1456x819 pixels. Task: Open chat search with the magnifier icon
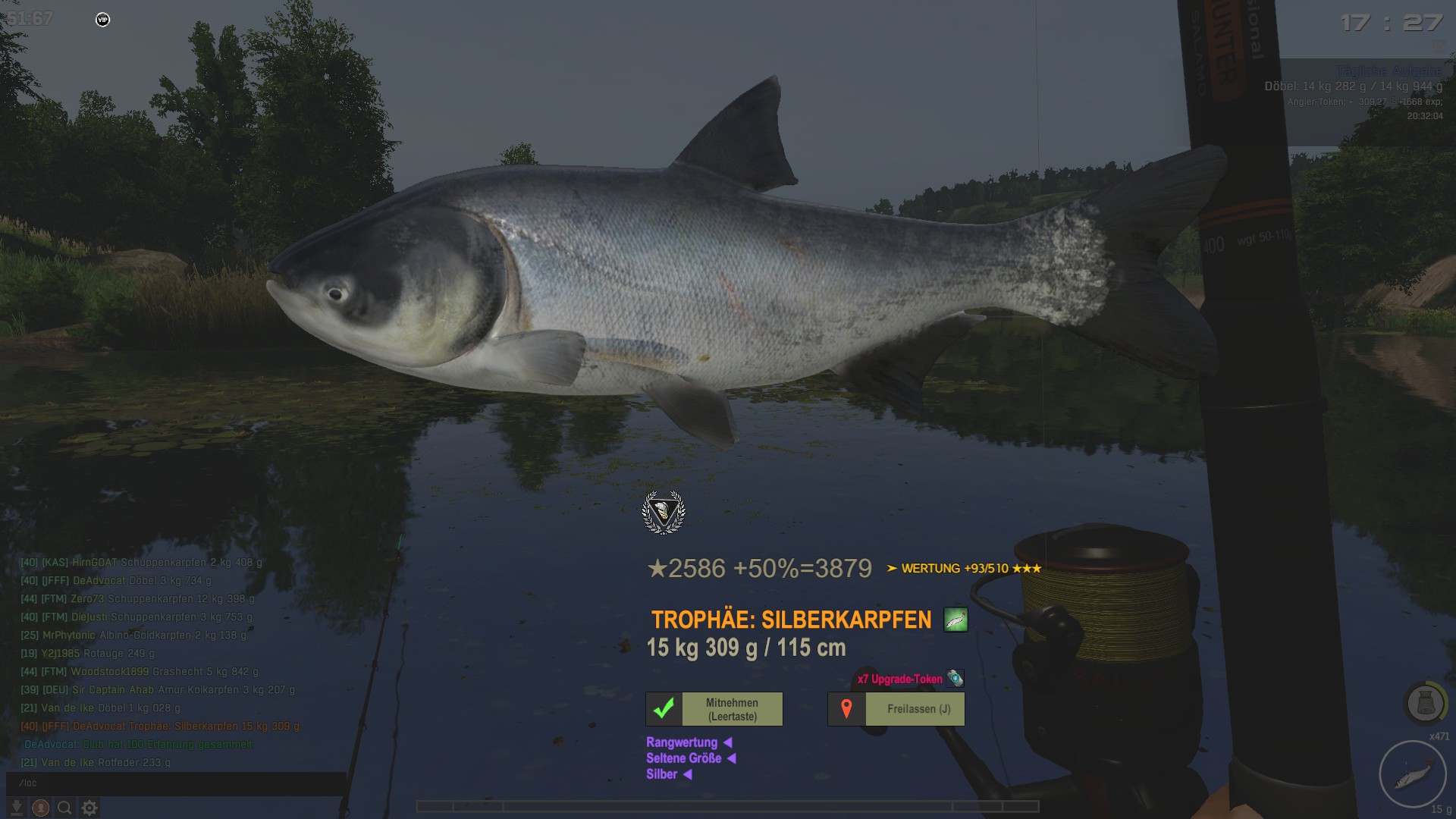[65, 808]
